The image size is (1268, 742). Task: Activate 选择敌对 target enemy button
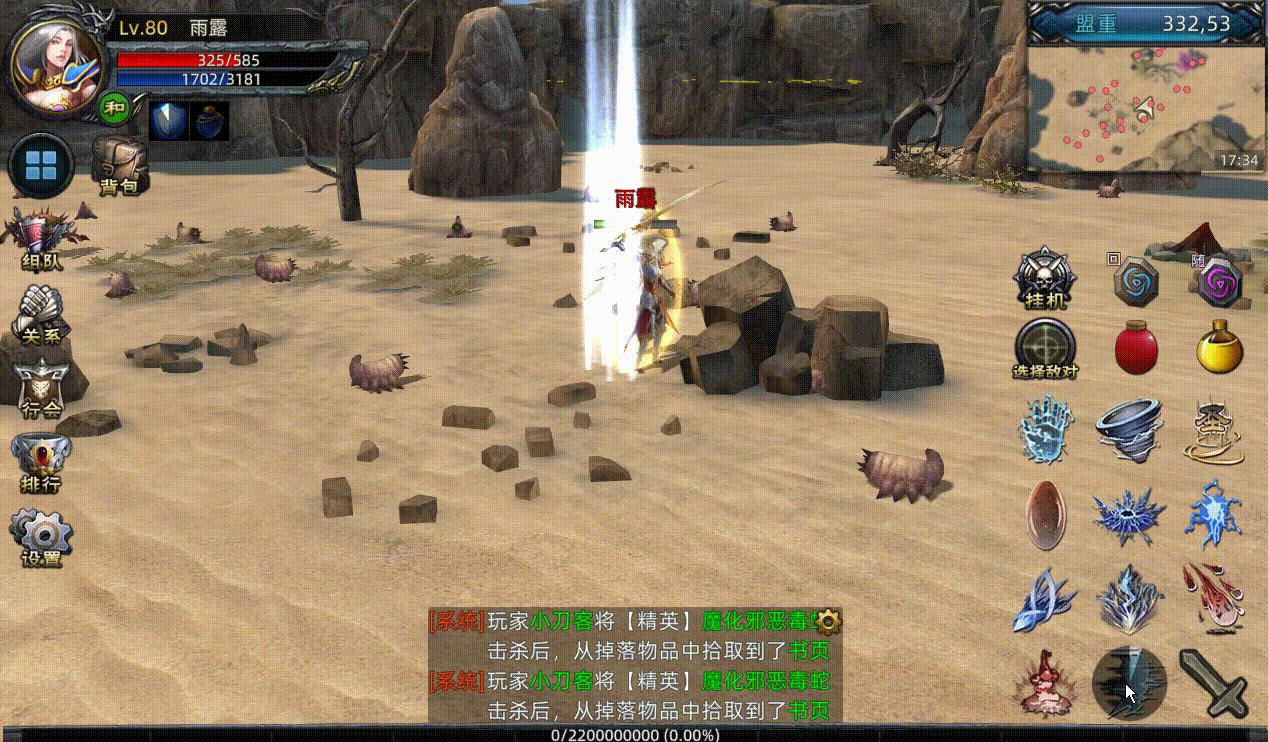(1045, 348)
